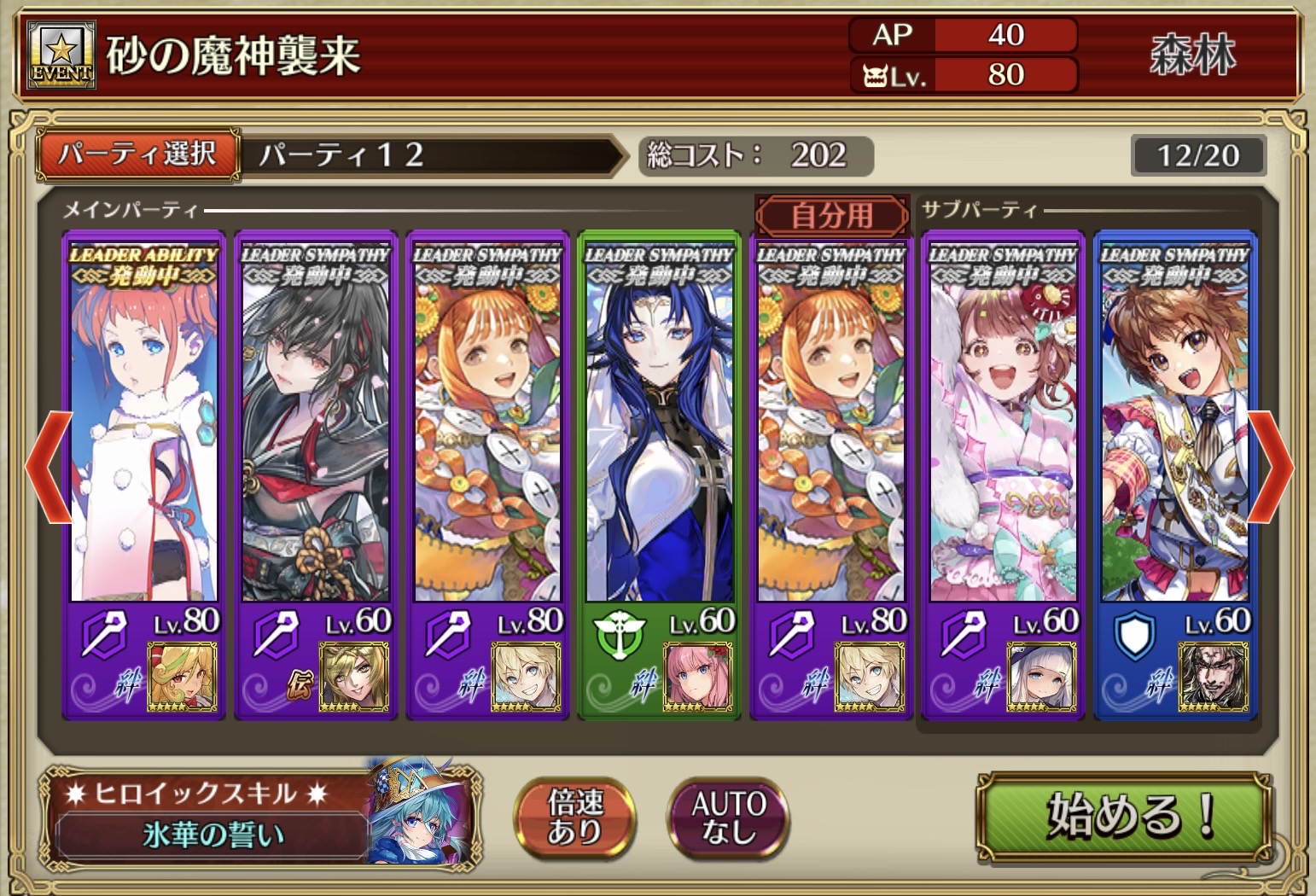Tap the silver-haired partner icon on kimono card

click(1041, 678)
